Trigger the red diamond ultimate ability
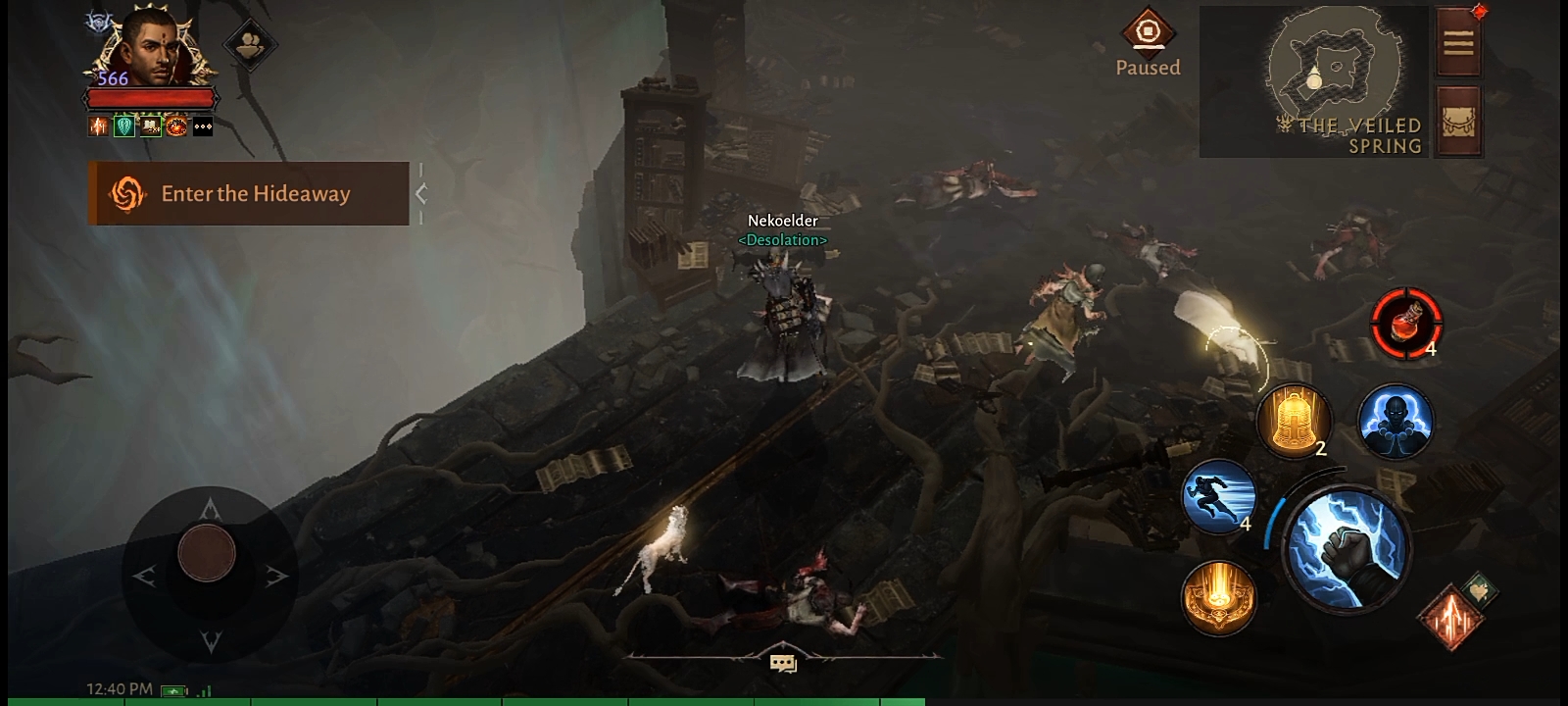The image size is (1568, 706). [x=1451, y=616]
